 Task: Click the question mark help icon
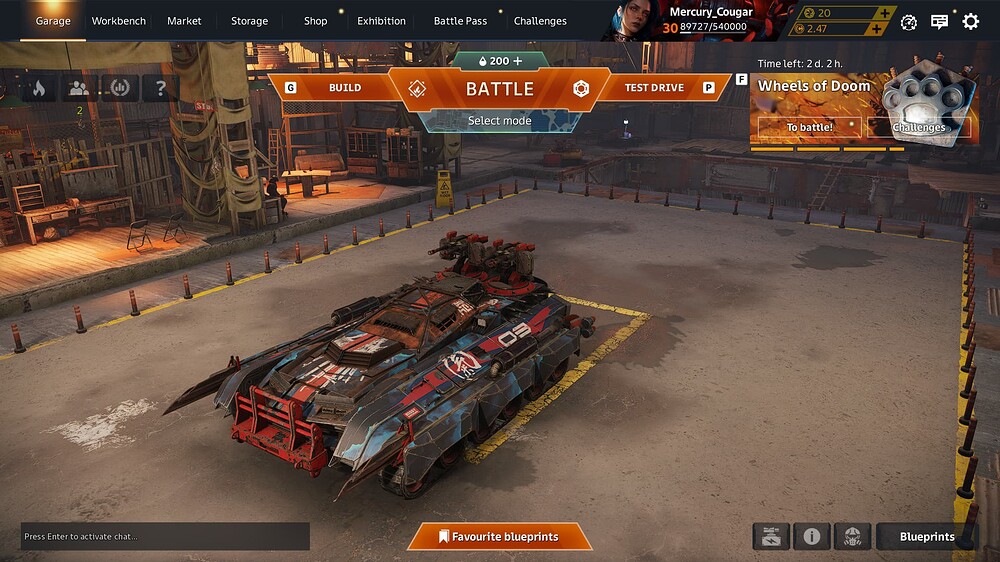(x=160, y=88)
